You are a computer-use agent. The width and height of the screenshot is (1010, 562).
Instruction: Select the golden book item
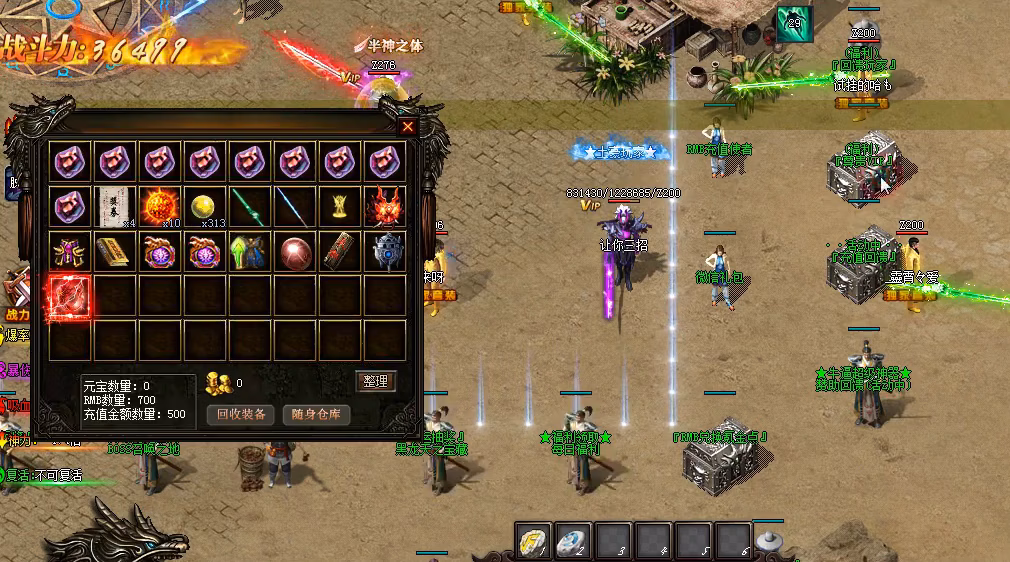click(x=116, y=251)
